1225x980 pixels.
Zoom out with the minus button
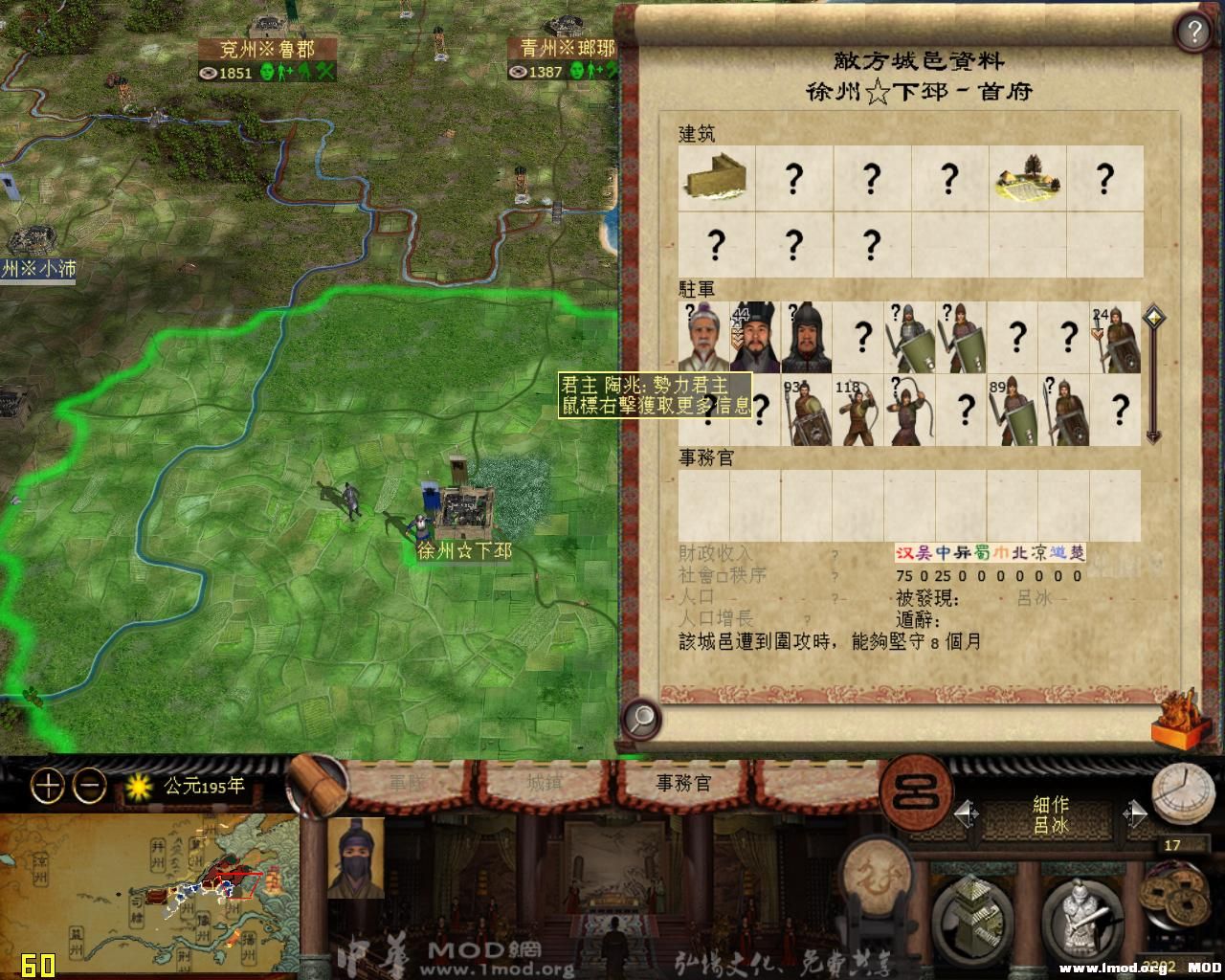[87, 787]
